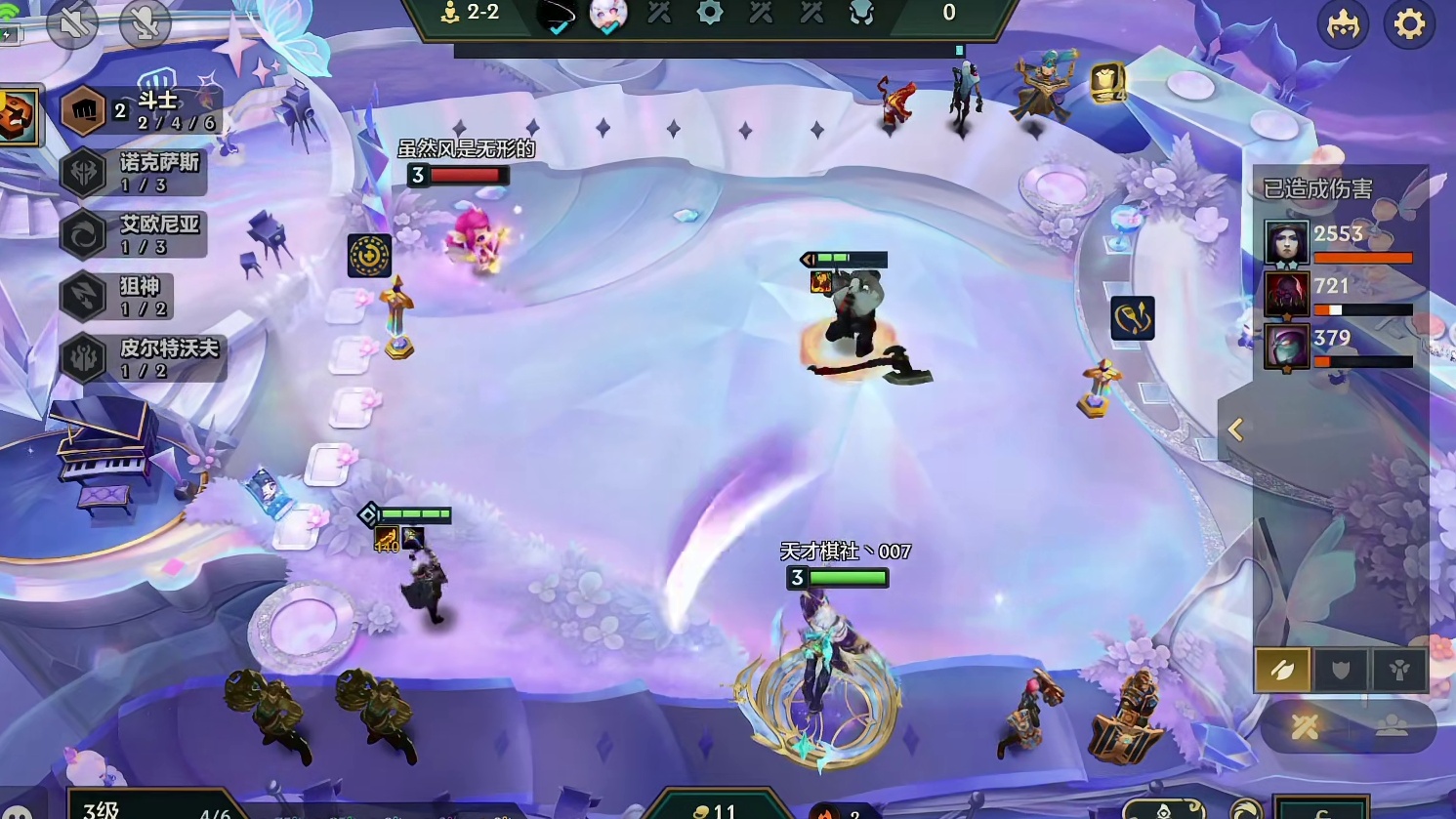Select the team silhouette view toggle
This screenshot has height=819, width=1456.
(x=1392, y=726)
